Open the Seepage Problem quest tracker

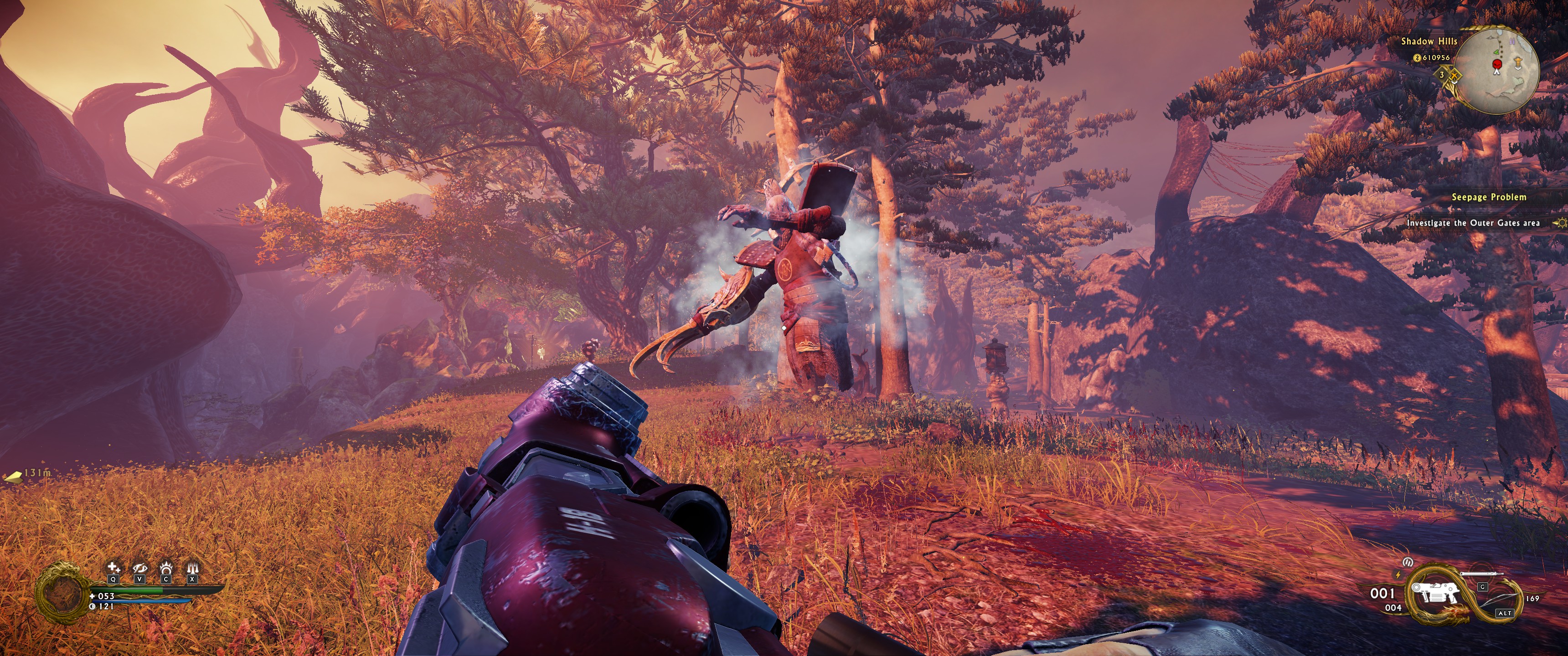point(1488,197)
